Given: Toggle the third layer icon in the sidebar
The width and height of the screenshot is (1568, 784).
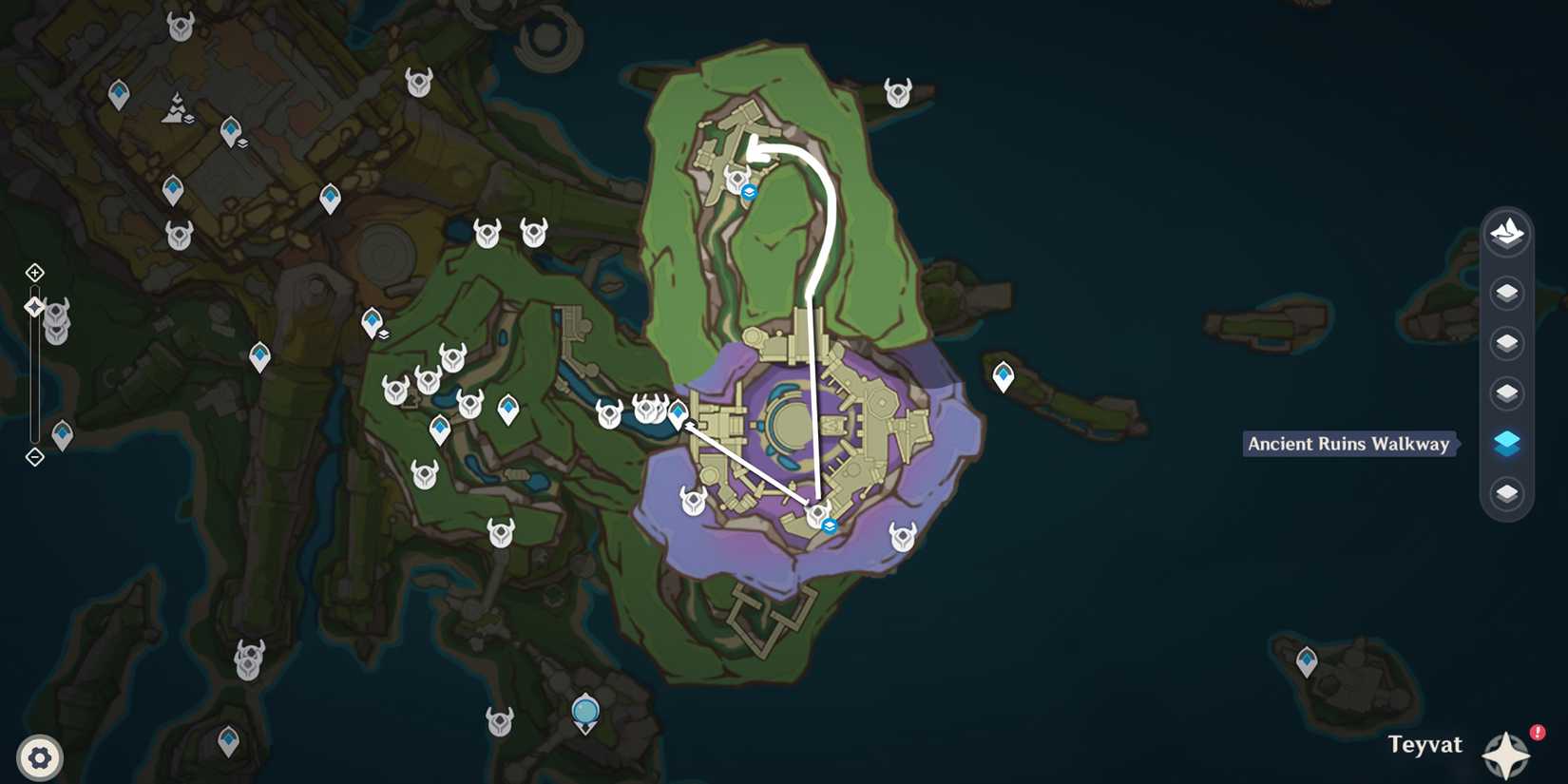Looking at the screenshot, I should tap(1507, 342).
